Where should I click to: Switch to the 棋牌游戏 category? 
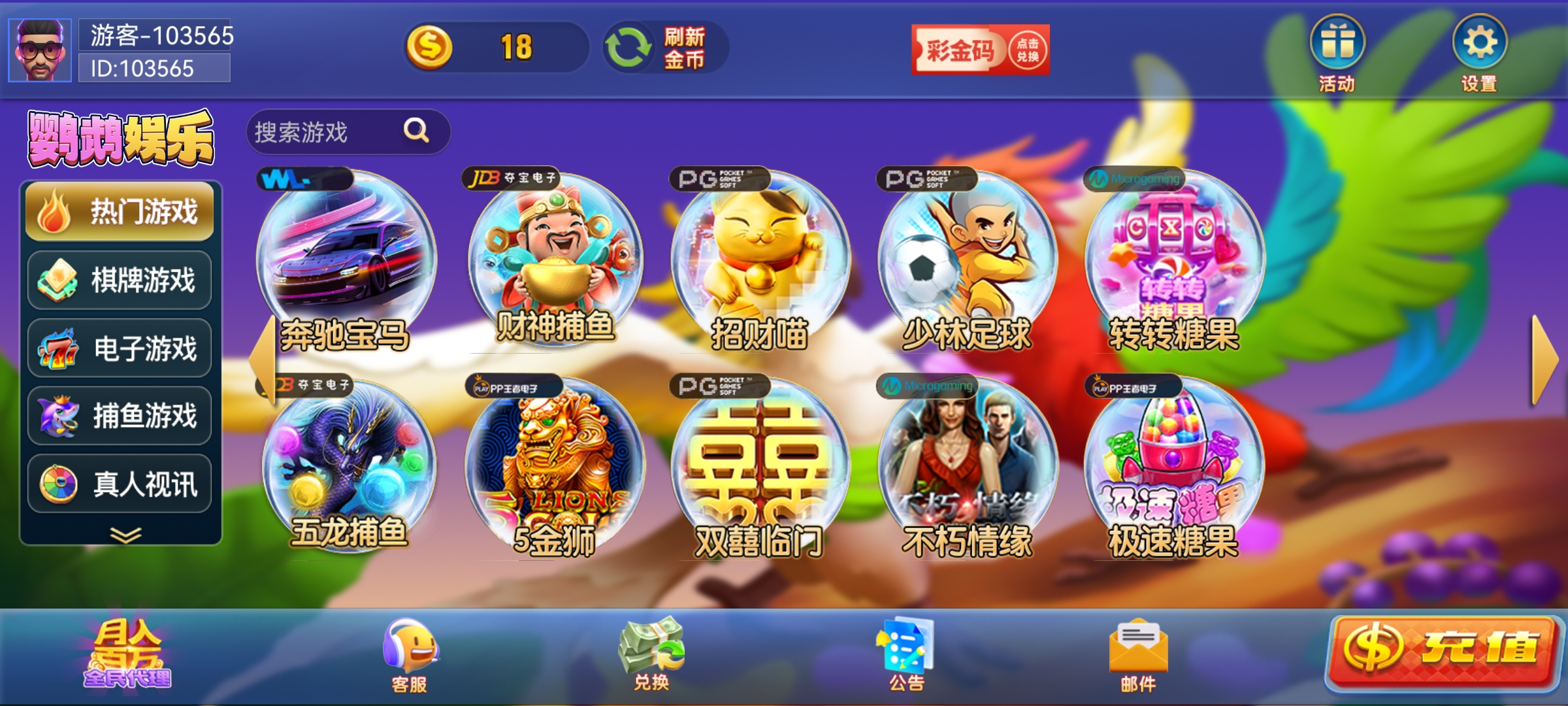click(x=120, y=280)
